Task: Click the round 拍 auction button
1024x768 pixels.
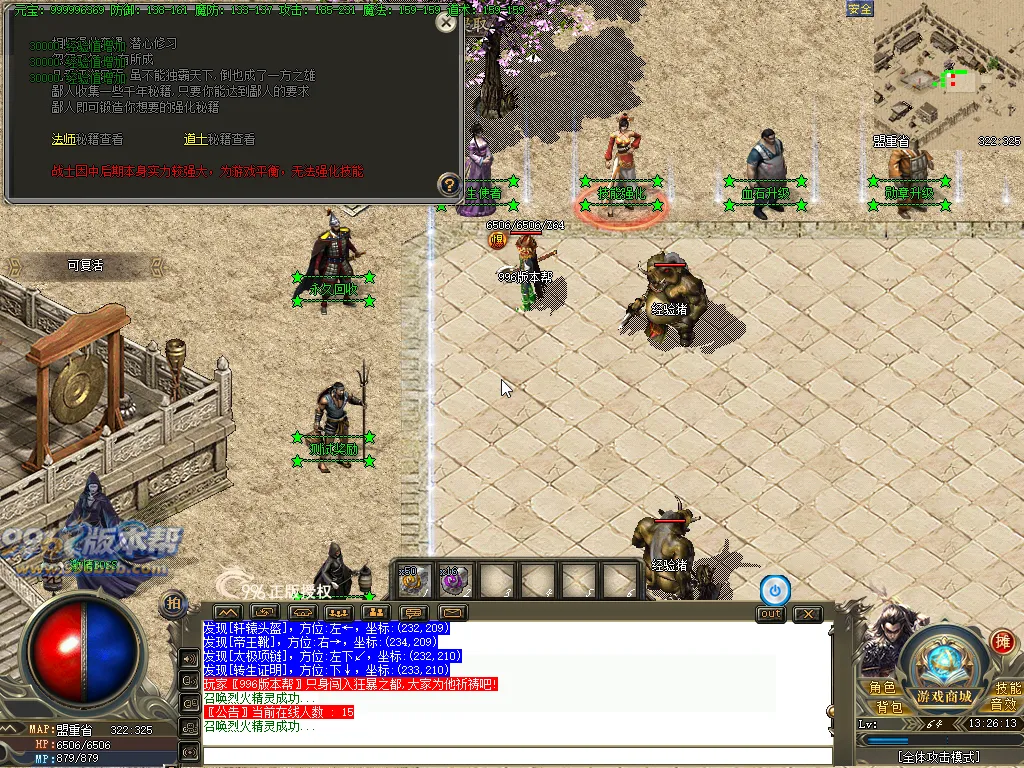Action: (x=174, y=603)
